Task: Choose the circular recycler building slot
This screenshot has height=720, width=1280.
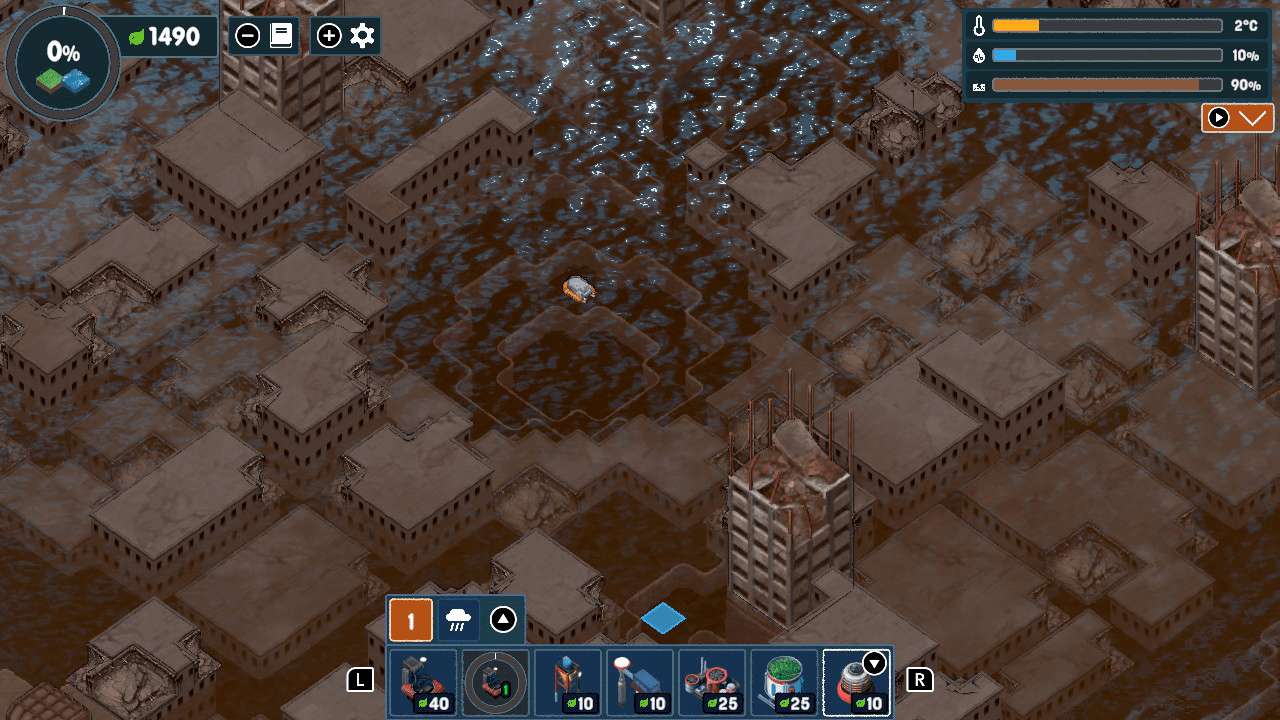Action: click(495, 683)
